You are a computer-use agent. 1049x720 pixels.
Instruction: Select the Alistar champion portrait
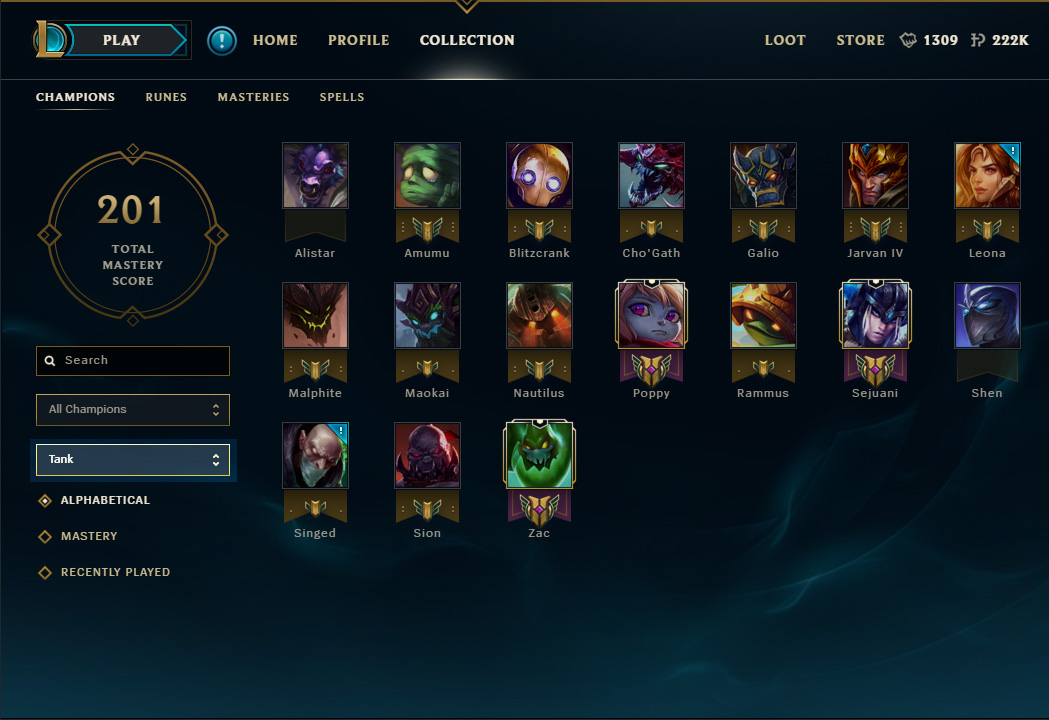[x=315, y=176]
